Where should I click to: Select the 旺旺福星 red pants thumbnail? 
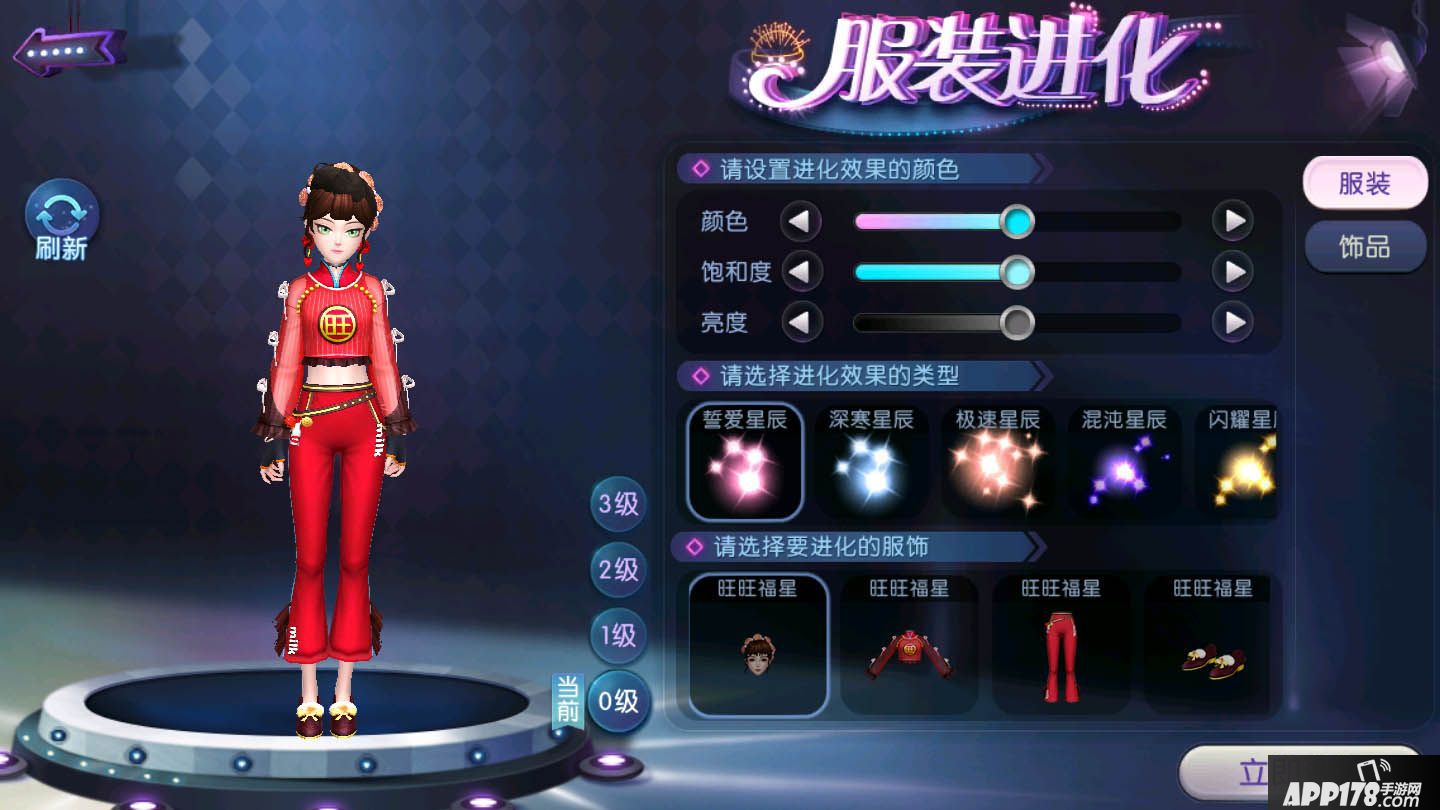click(x=1060, y=645)
